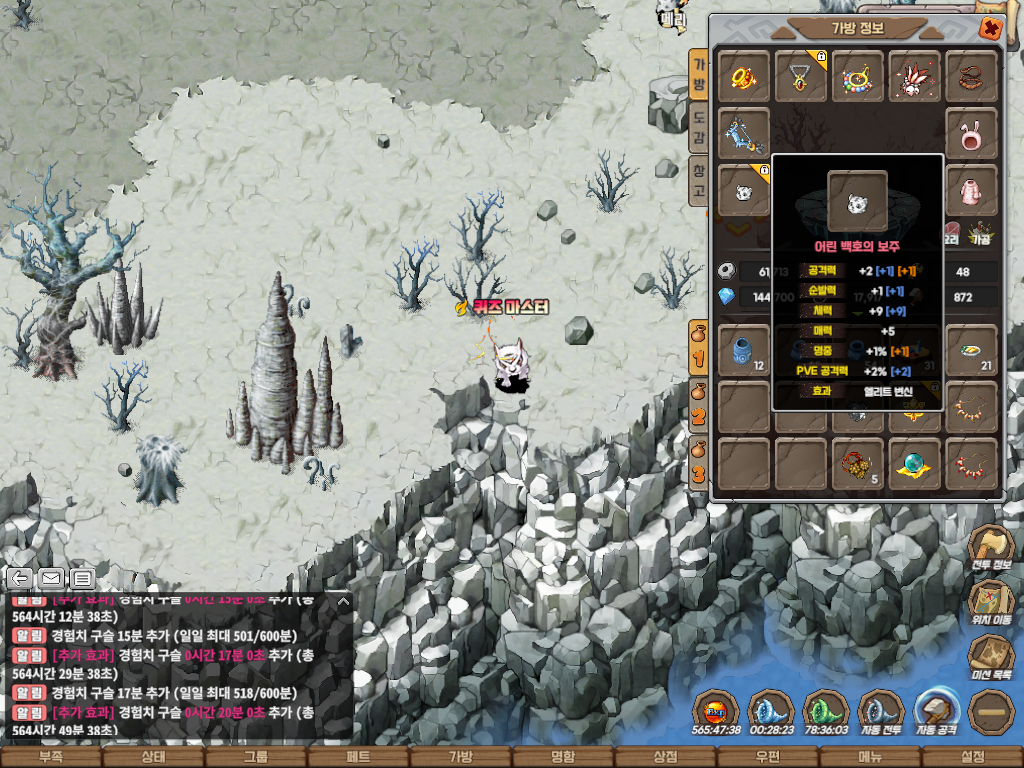This screenshot has height=768, width=1024.
Task: Open the 설정 settings menu
Action: (972, 757)
